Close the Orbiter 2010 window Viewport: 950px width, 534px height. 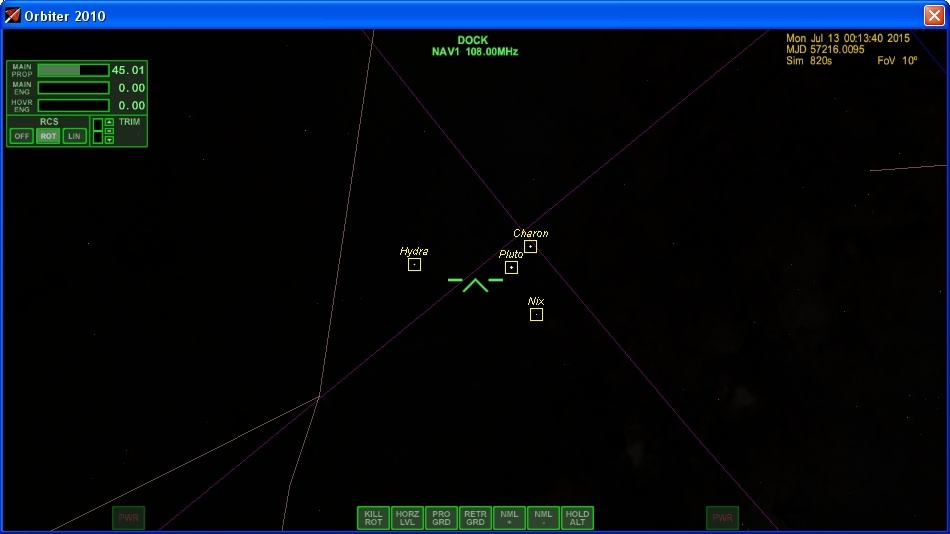(x=934, y=15)
